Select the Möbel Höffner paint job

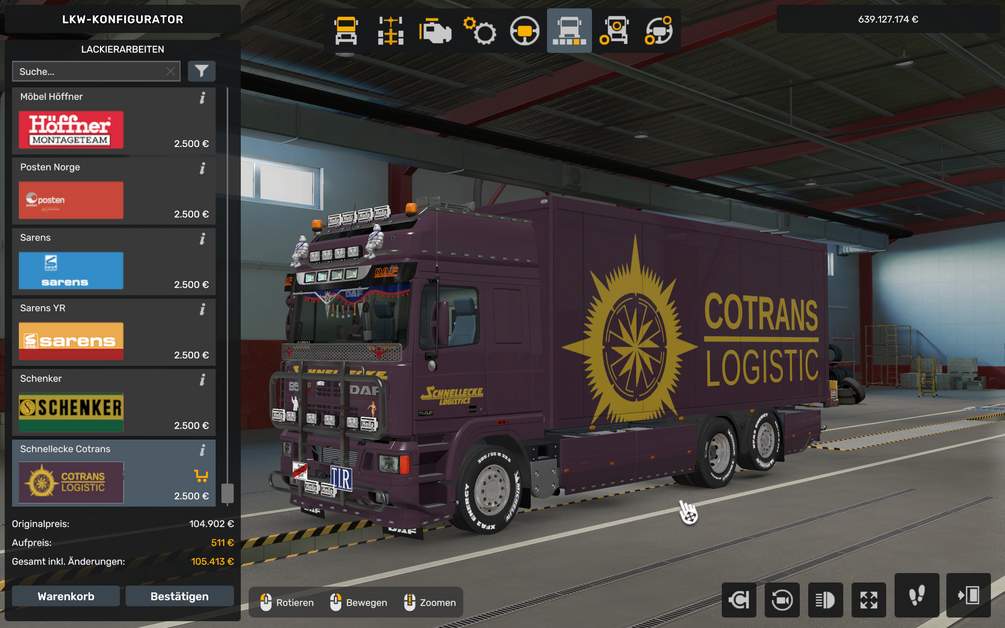pos(72,130)
